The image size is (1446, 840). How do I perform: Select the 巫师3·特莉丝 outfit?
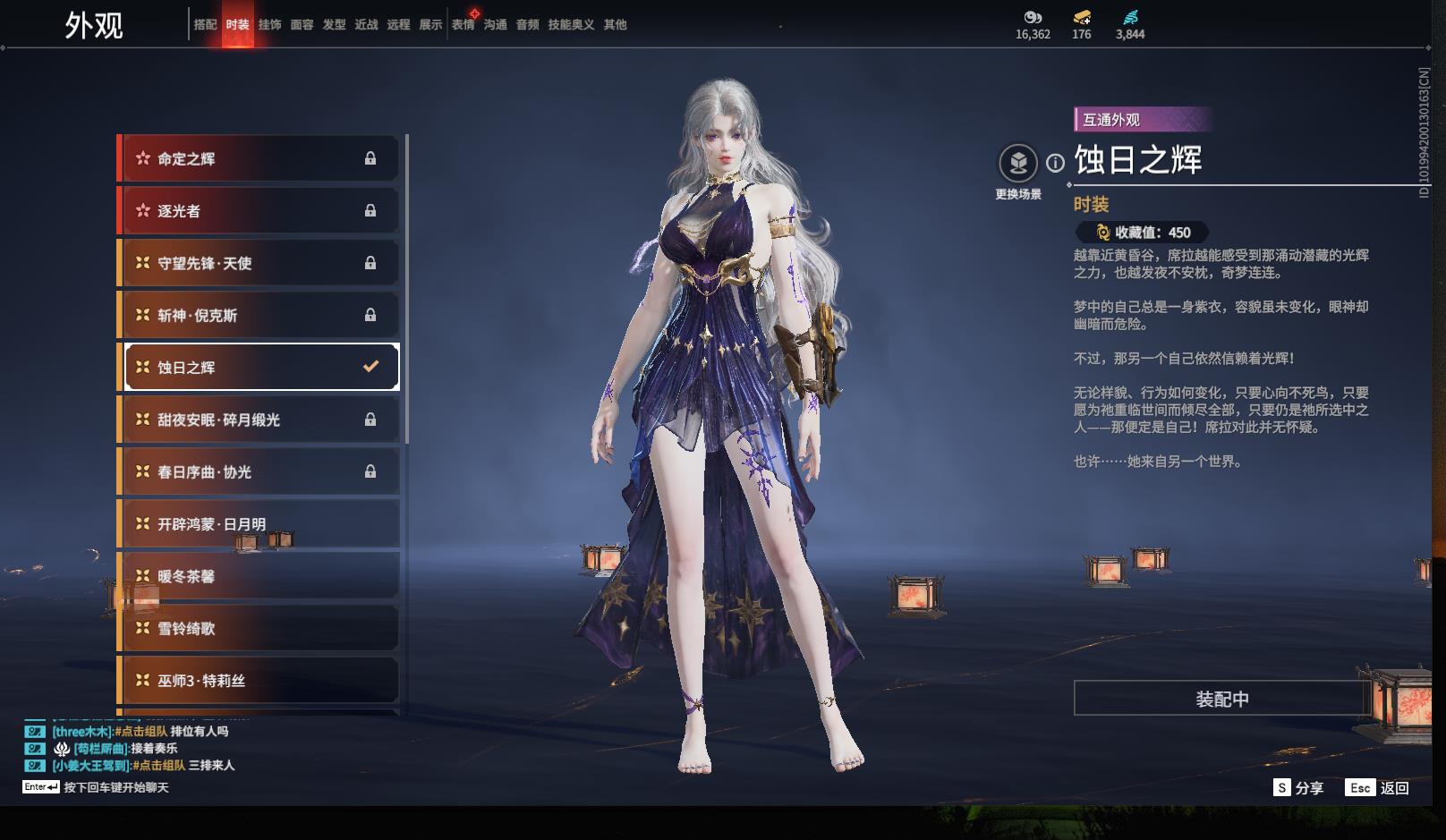tap(259, 681)
